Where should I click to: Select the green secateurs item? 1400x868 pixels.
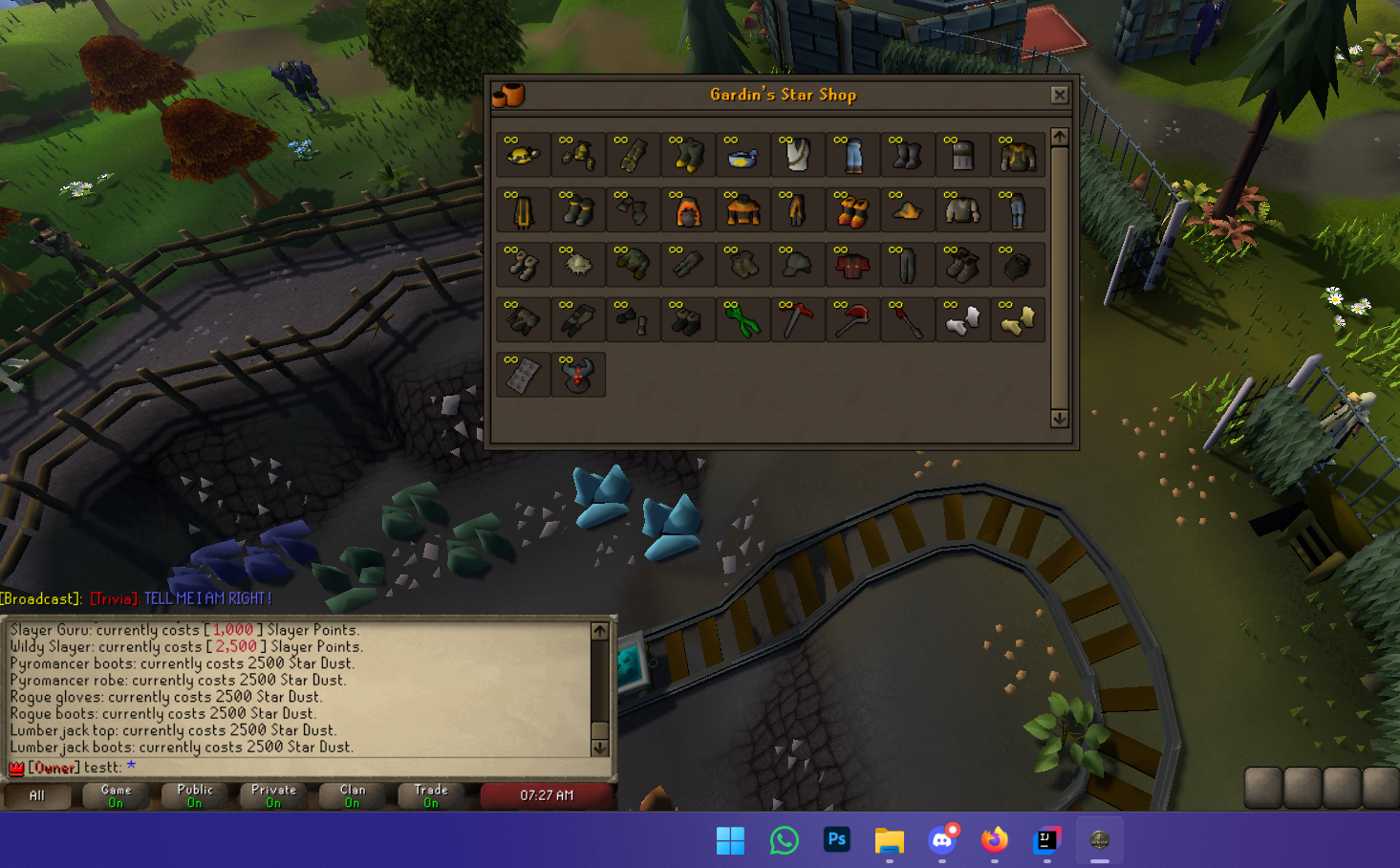pyautogui.click(x=743, y=321)
